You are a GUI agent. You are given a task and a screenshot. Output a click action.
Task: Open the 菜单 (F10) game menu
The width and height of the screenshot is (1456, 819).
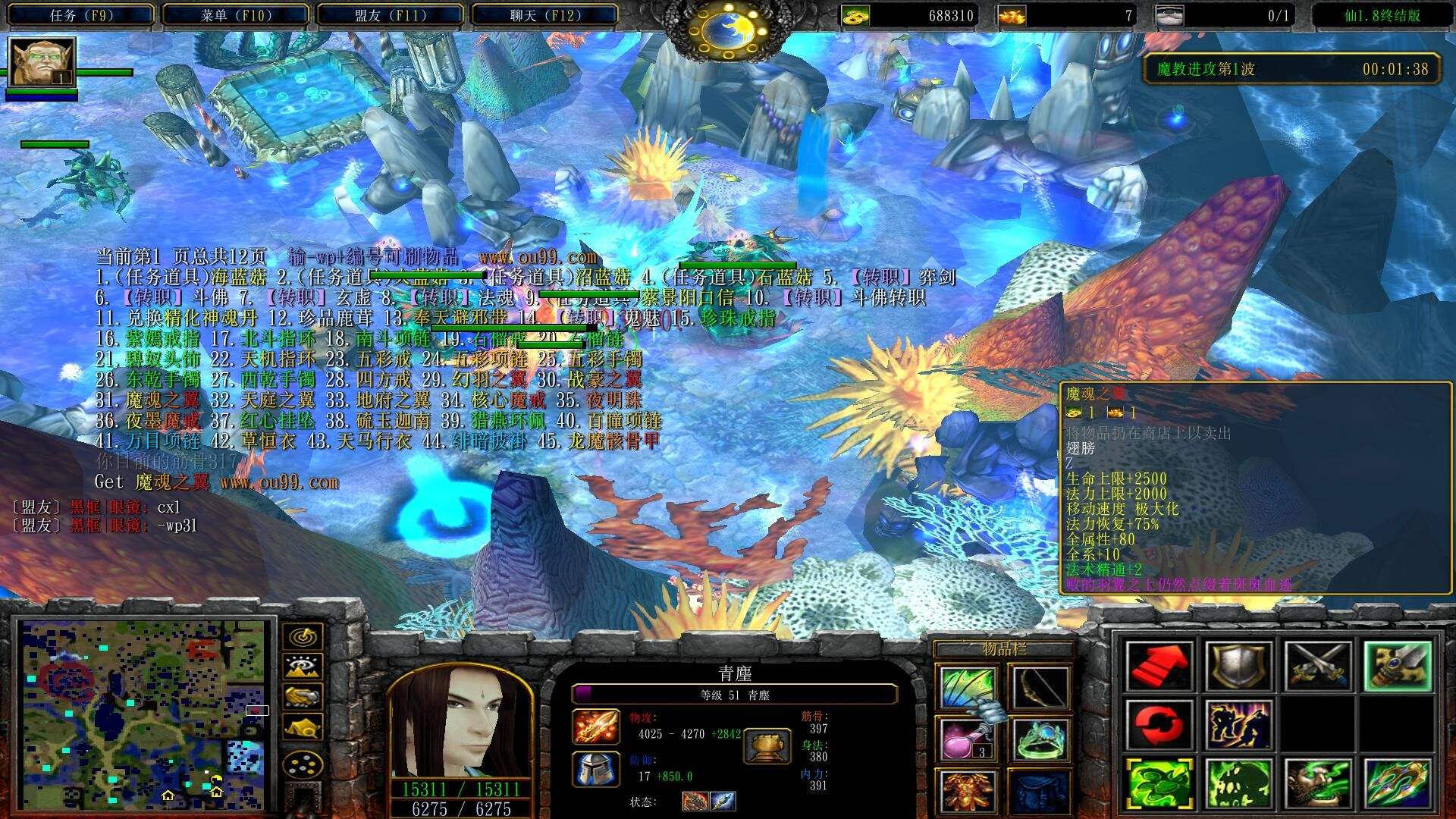tap(236, 15)
